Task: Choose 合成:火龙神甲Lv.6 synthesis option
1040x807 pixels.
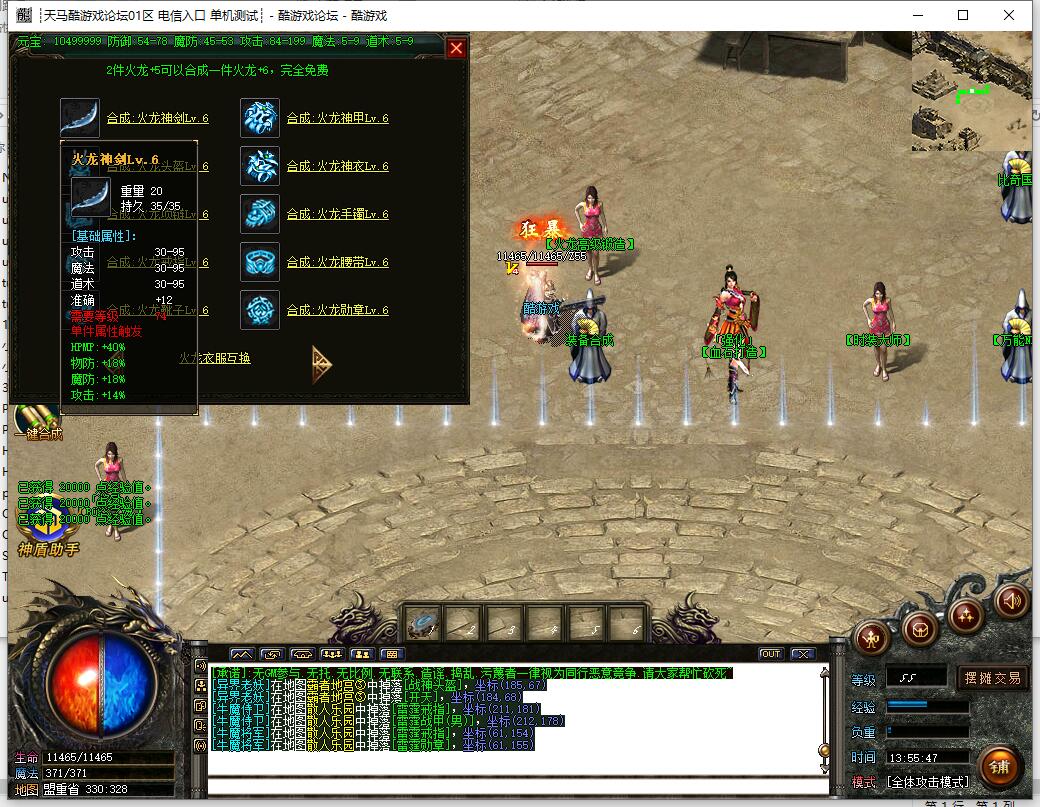Action: click(x=337, y=118)
